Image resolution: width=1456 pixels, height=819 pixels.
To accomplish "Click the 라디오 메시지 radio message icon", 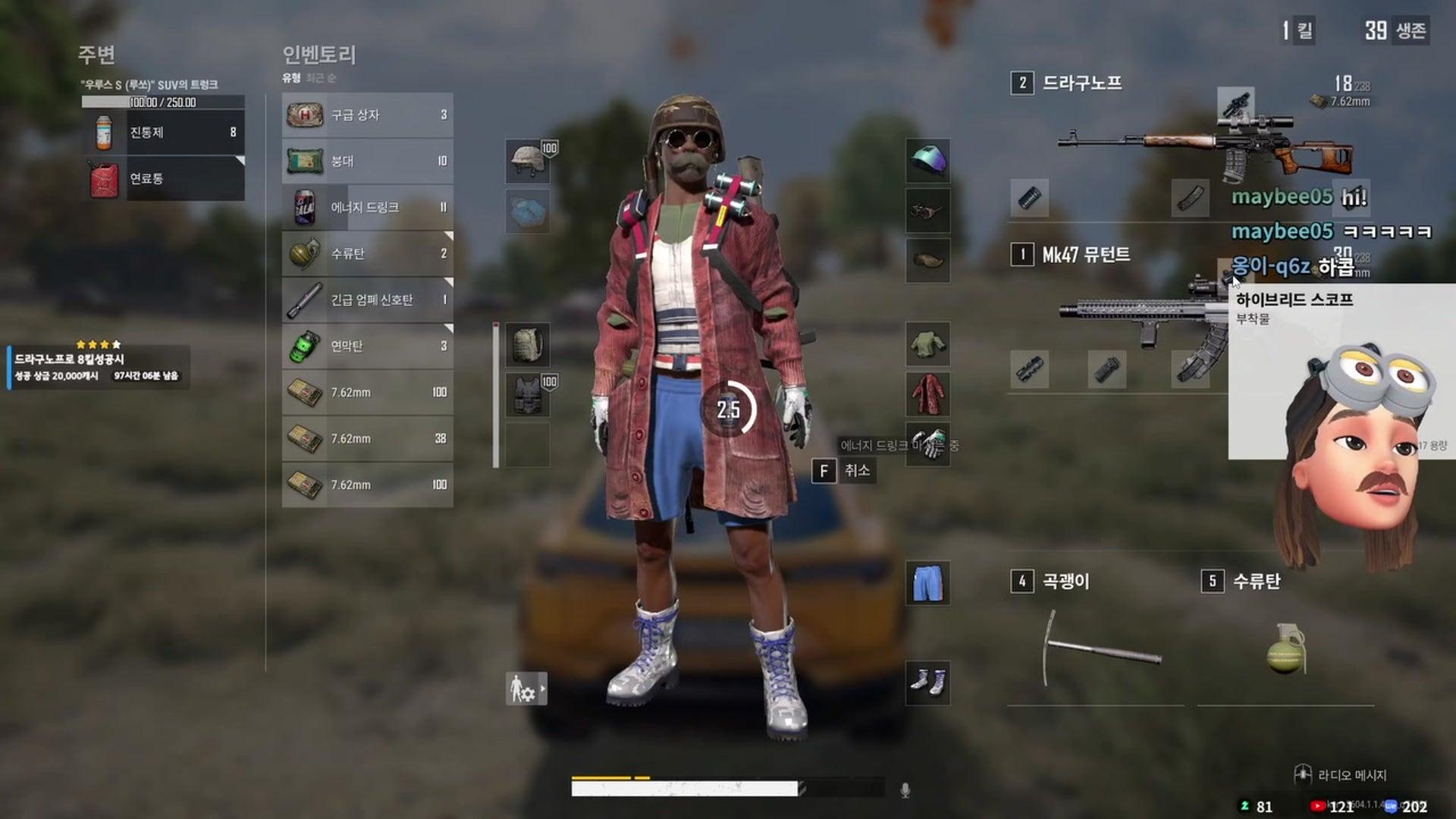I will (x=1303, y=772).
